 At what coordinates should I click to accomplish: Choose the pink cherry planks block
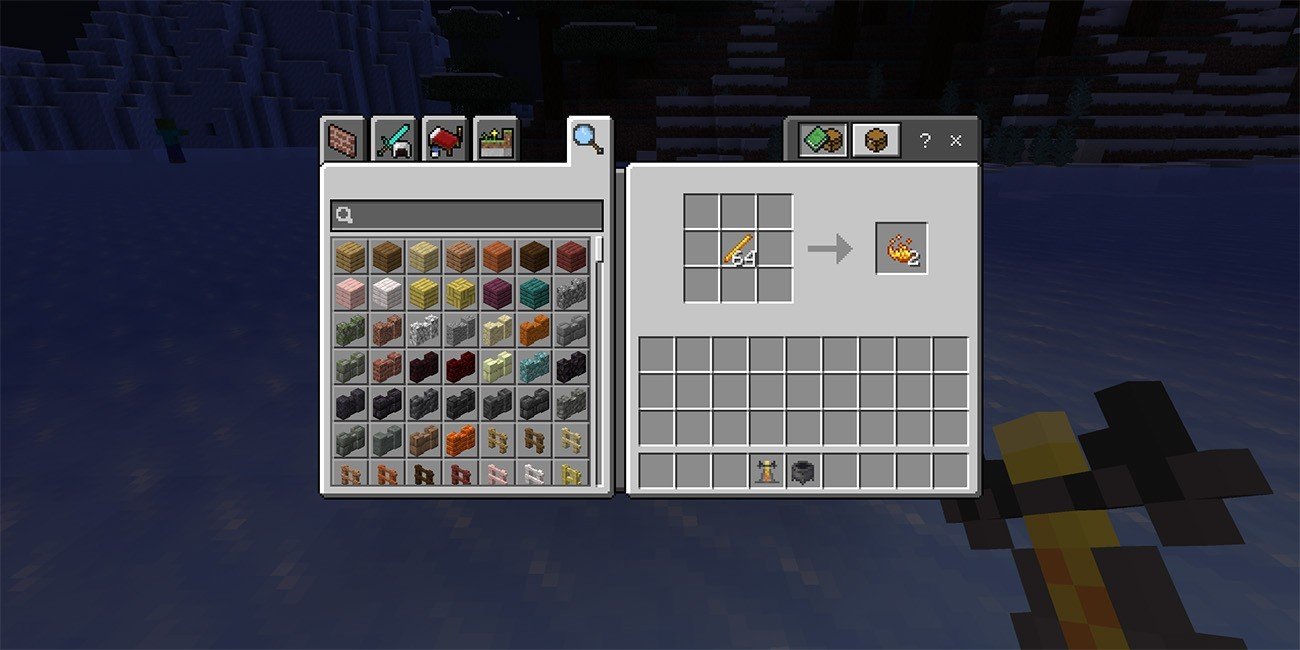349,293
